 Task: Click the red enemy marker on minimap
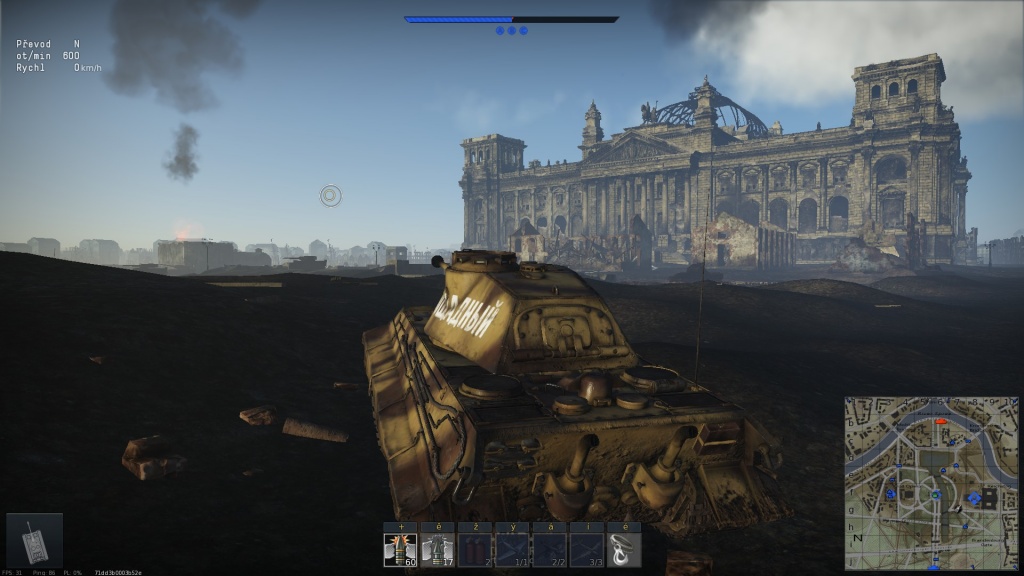(x=939, y=423)
